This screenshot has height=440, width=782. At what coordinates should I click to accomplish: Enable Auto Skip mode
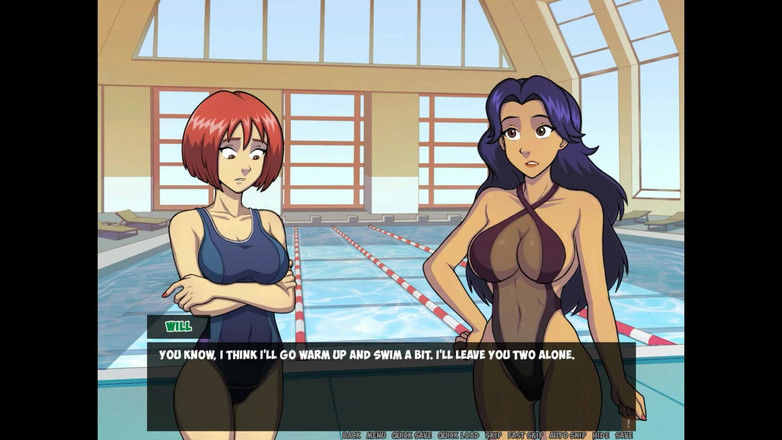coord(568,435)
